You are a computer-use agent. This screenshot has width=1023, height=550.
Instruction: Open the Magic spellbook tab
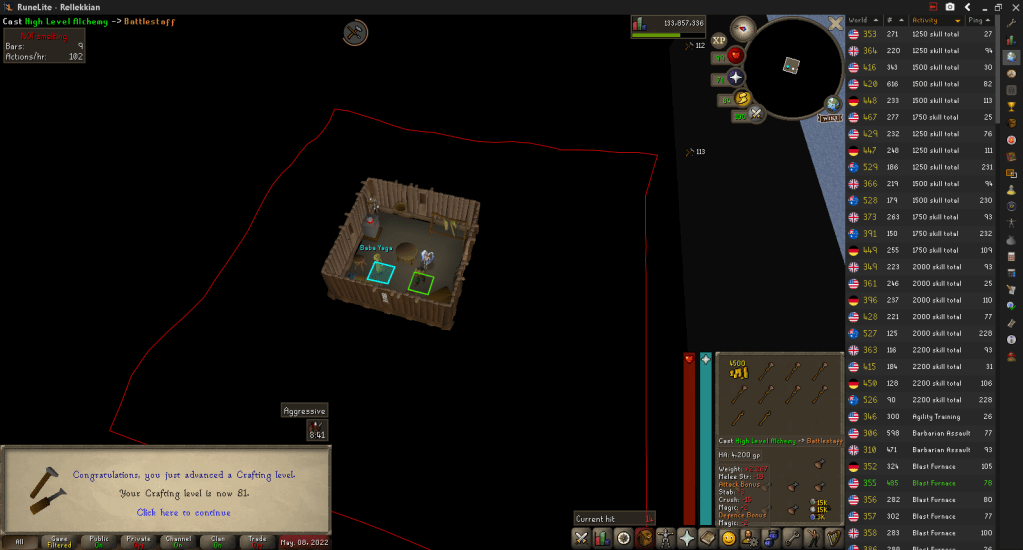pos(708,539)
